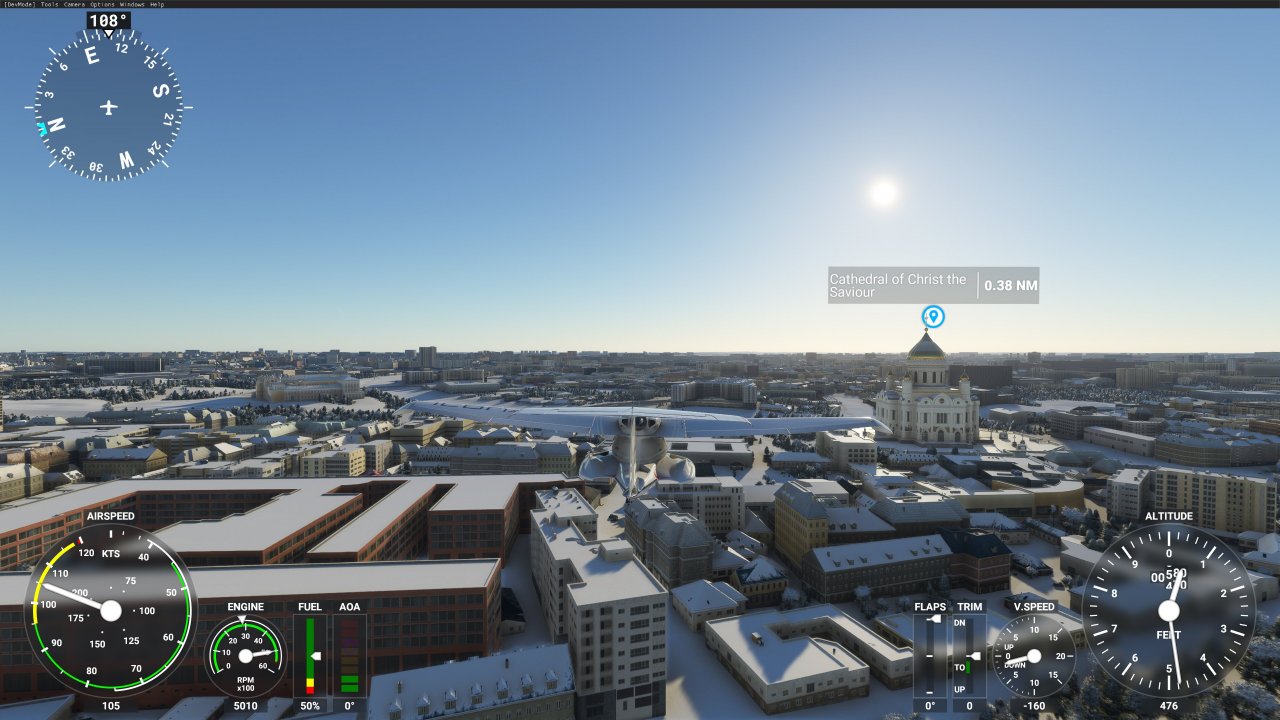Click the Cathedral of Christ the Saviour label
Screen dimensions: 1280x720
coord(899,285)
